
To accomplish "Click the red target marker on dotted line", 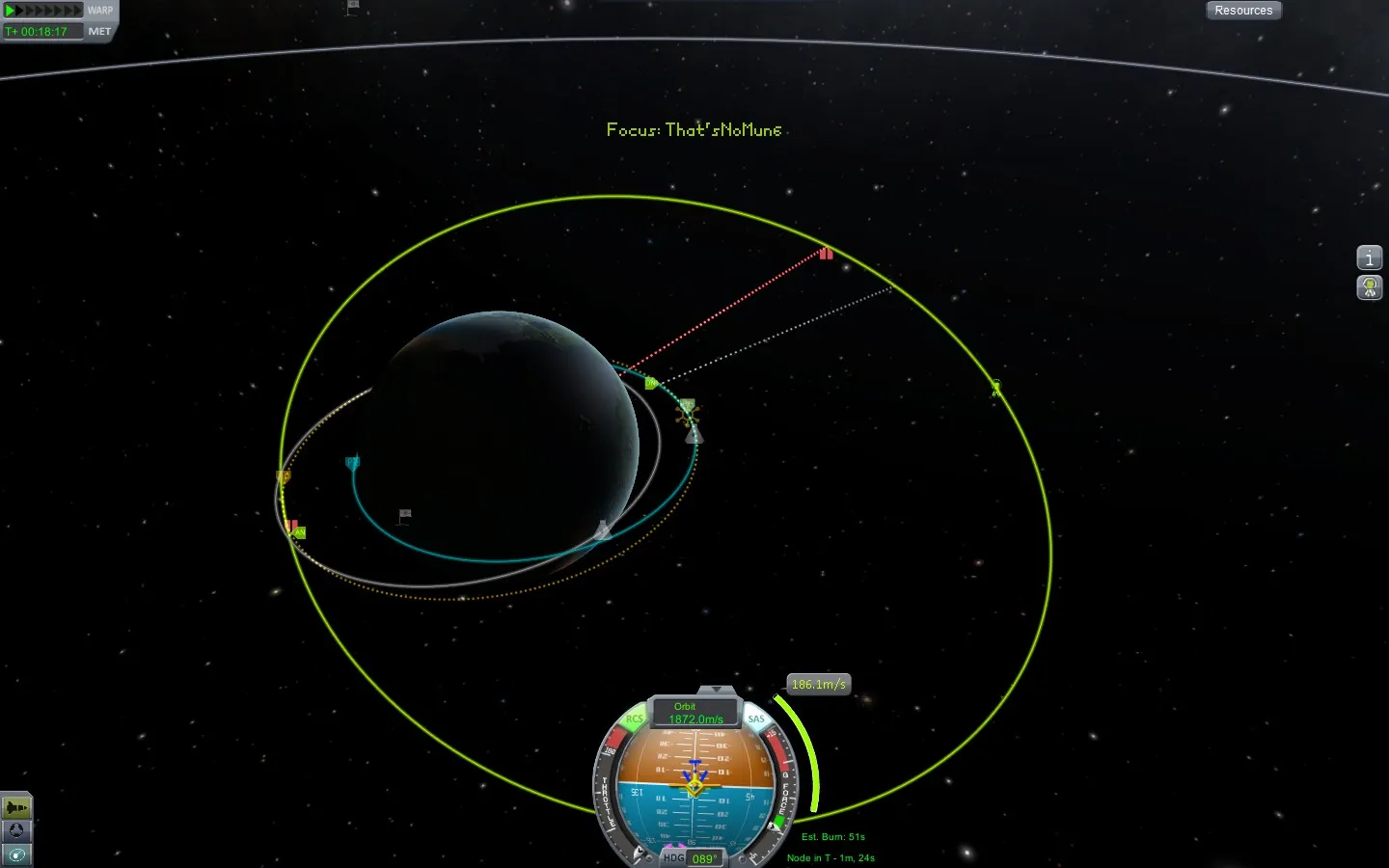I will (826, 255).
